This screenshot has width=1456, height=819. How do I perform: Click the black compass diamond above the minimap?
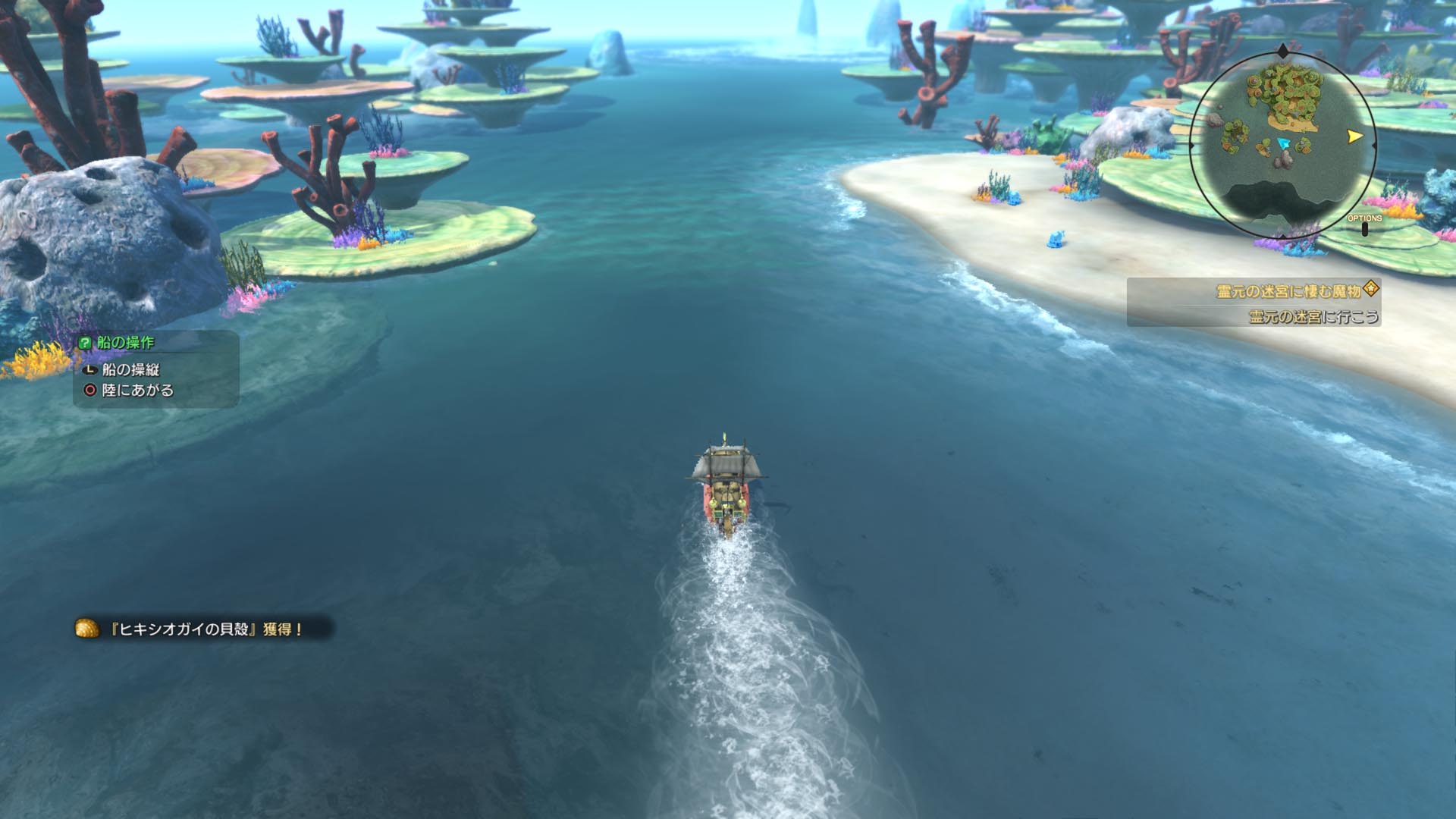(x=1282, y=51)
